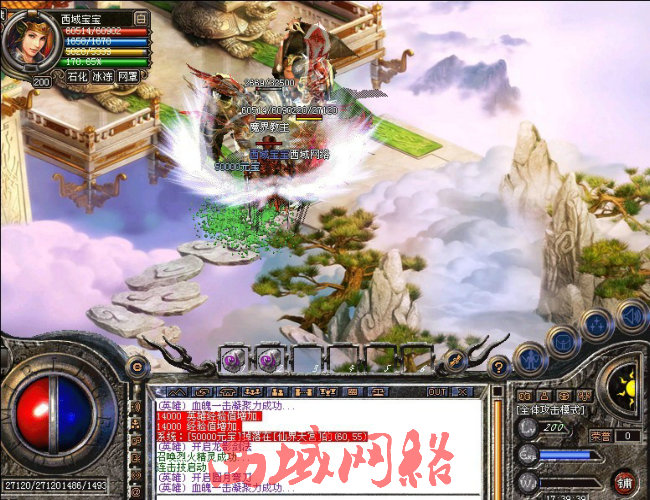
Task: Activate the 冰冻 skill button
Action: coord(102,76)
